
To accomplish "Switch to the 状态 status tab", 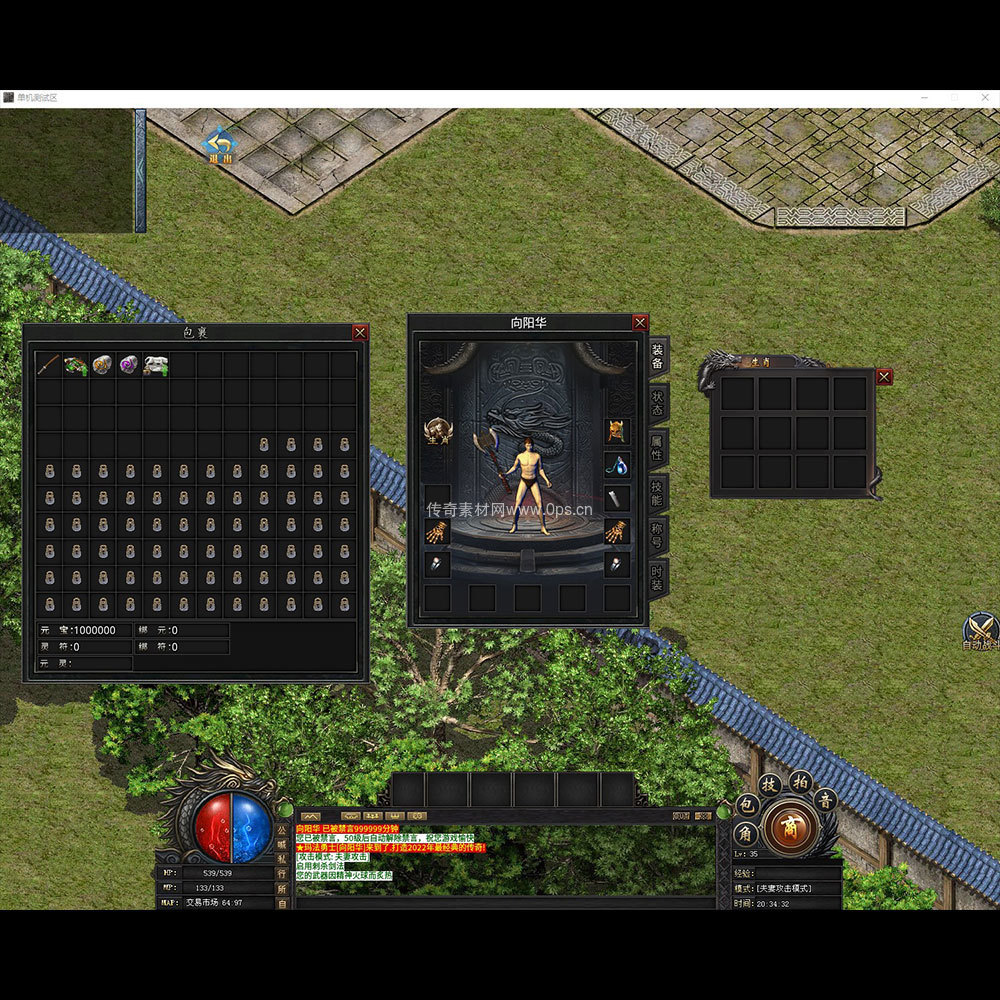I will click(x=657, y=402).
